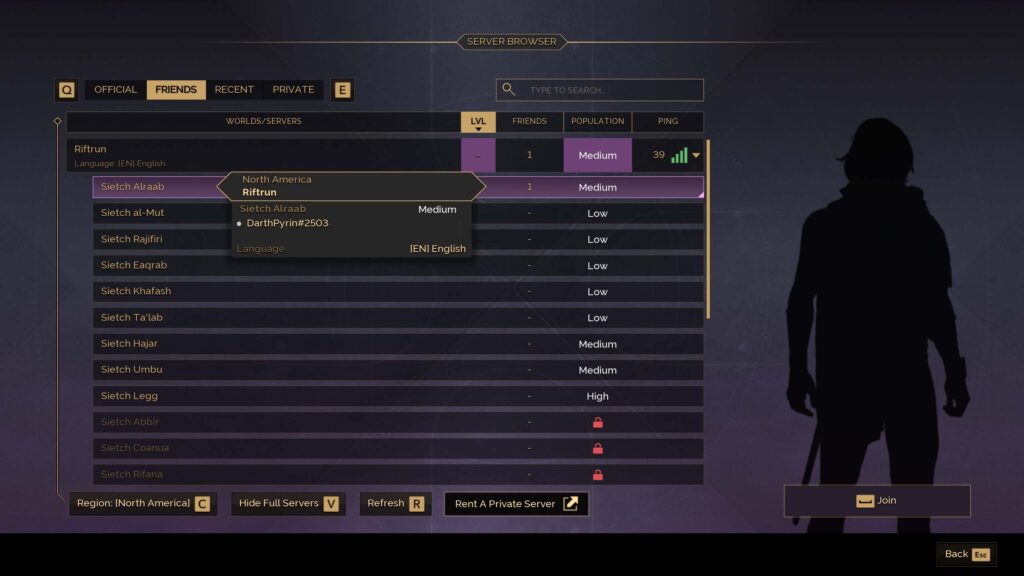Sort the list by Population column
This screenshot has width=1024, height=576.
(597, 122)
